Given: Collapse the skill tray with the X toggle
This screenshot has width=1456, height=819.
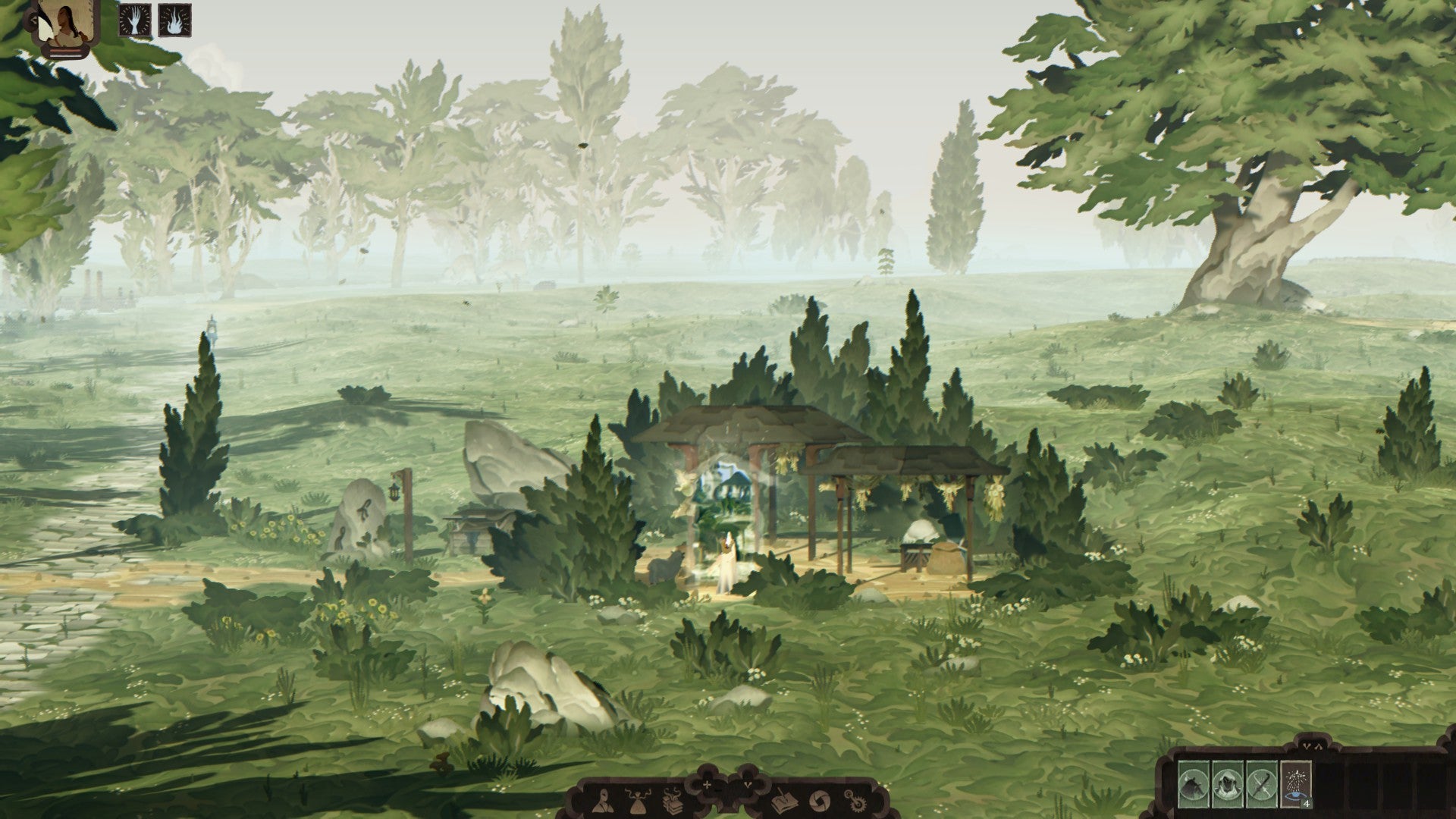Looking at the screenshot, I should (x=1312, y=746).
